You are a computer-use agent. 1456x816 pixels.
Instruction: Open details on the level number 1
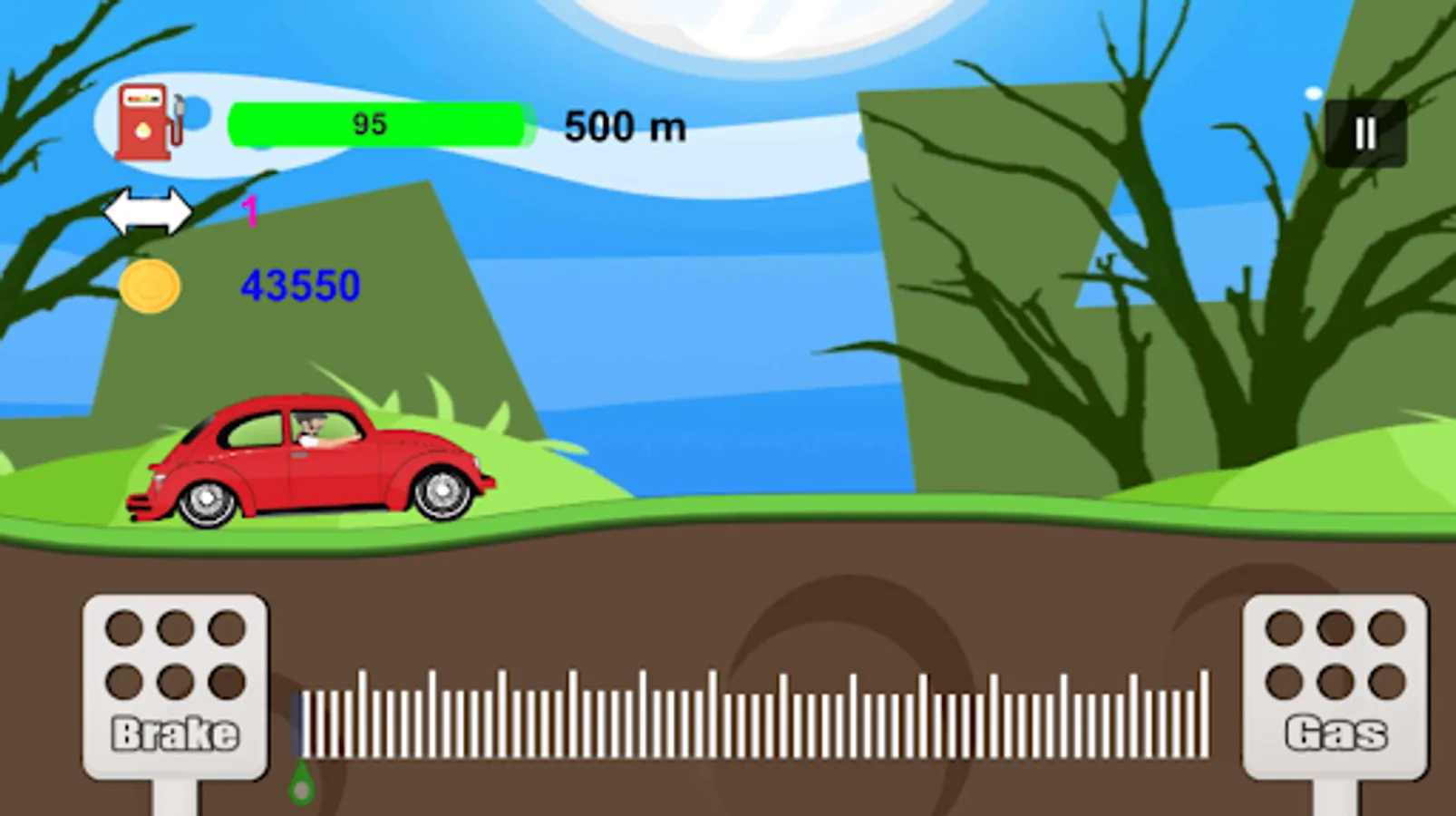(248, 211)
